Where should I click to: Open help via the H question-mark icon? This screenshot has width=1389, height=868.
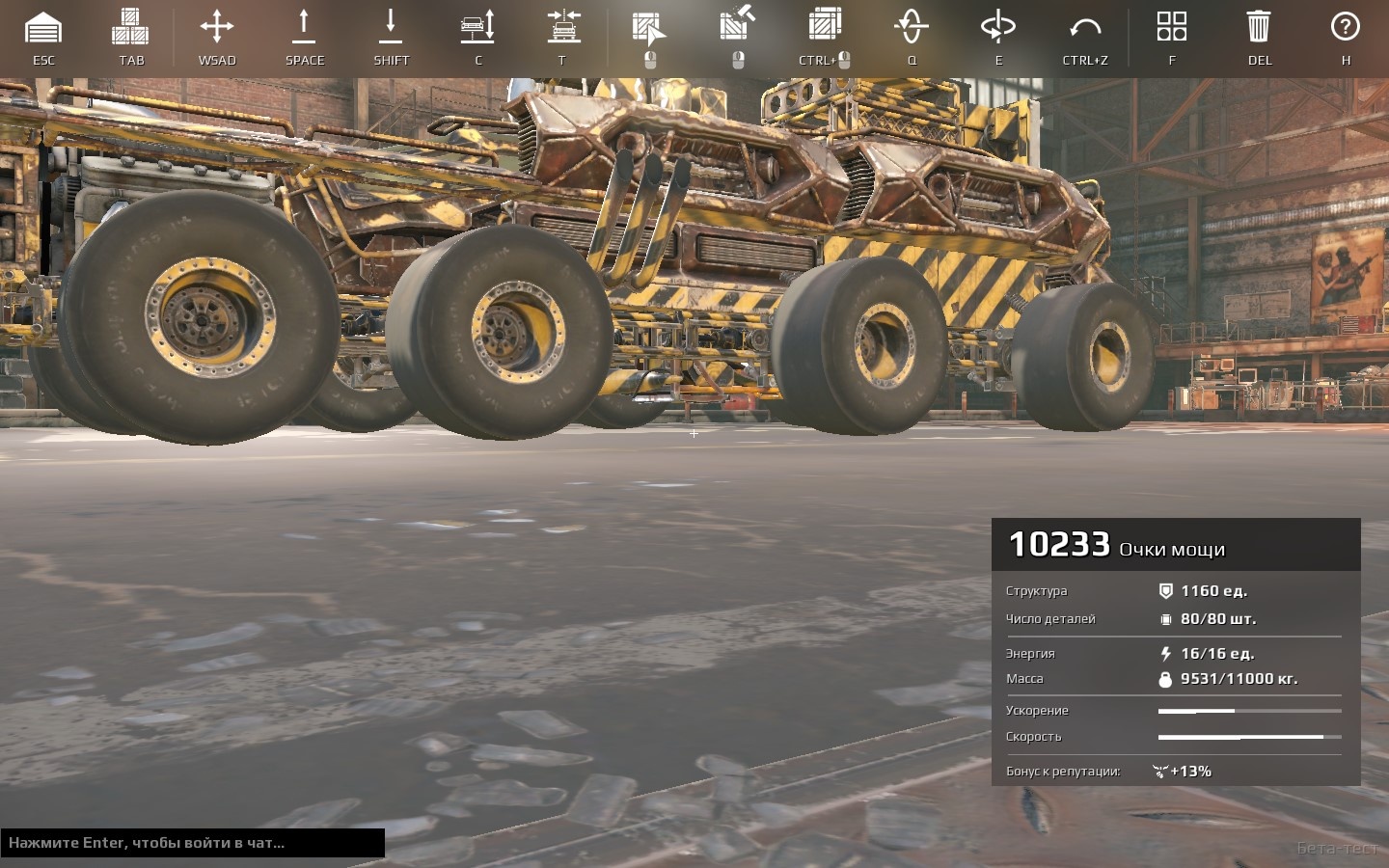pos(1345,29)
